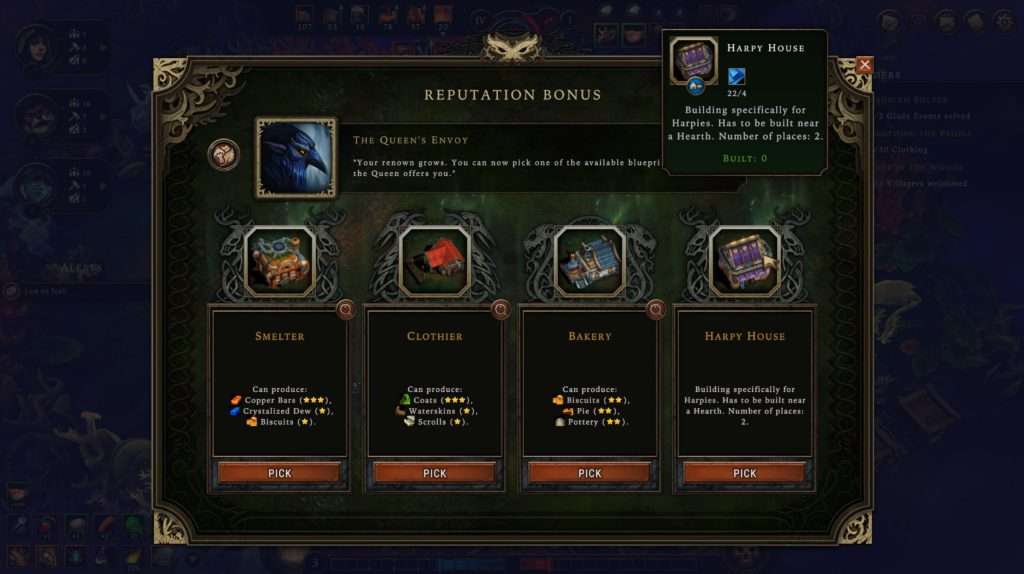Click the Queen's Envoy raven portrait

pyautogui.click(x=296, y=157)
